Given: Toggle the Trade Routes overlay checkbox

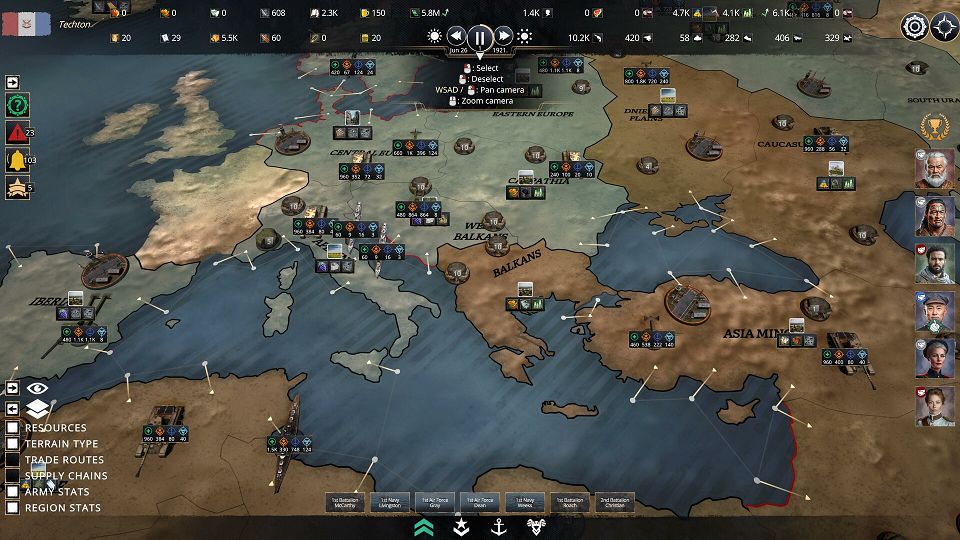Looking at the screenshot, I should [x=13, y=460].
